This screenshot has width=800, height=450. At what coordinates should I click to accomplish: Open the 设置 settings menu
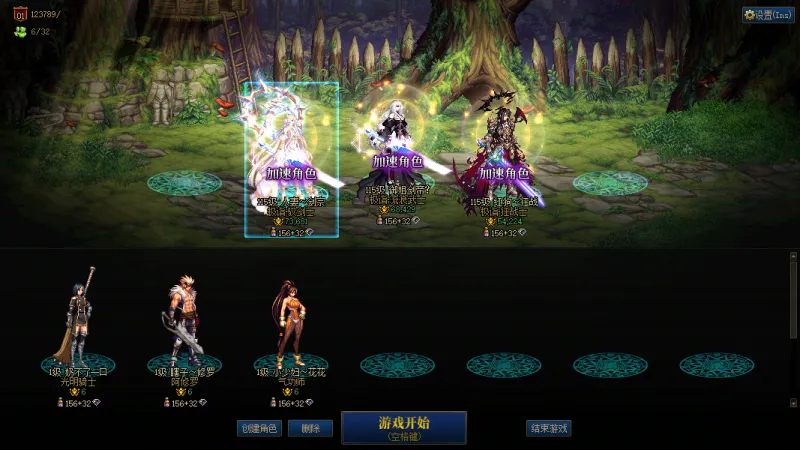tap(768, 15)
